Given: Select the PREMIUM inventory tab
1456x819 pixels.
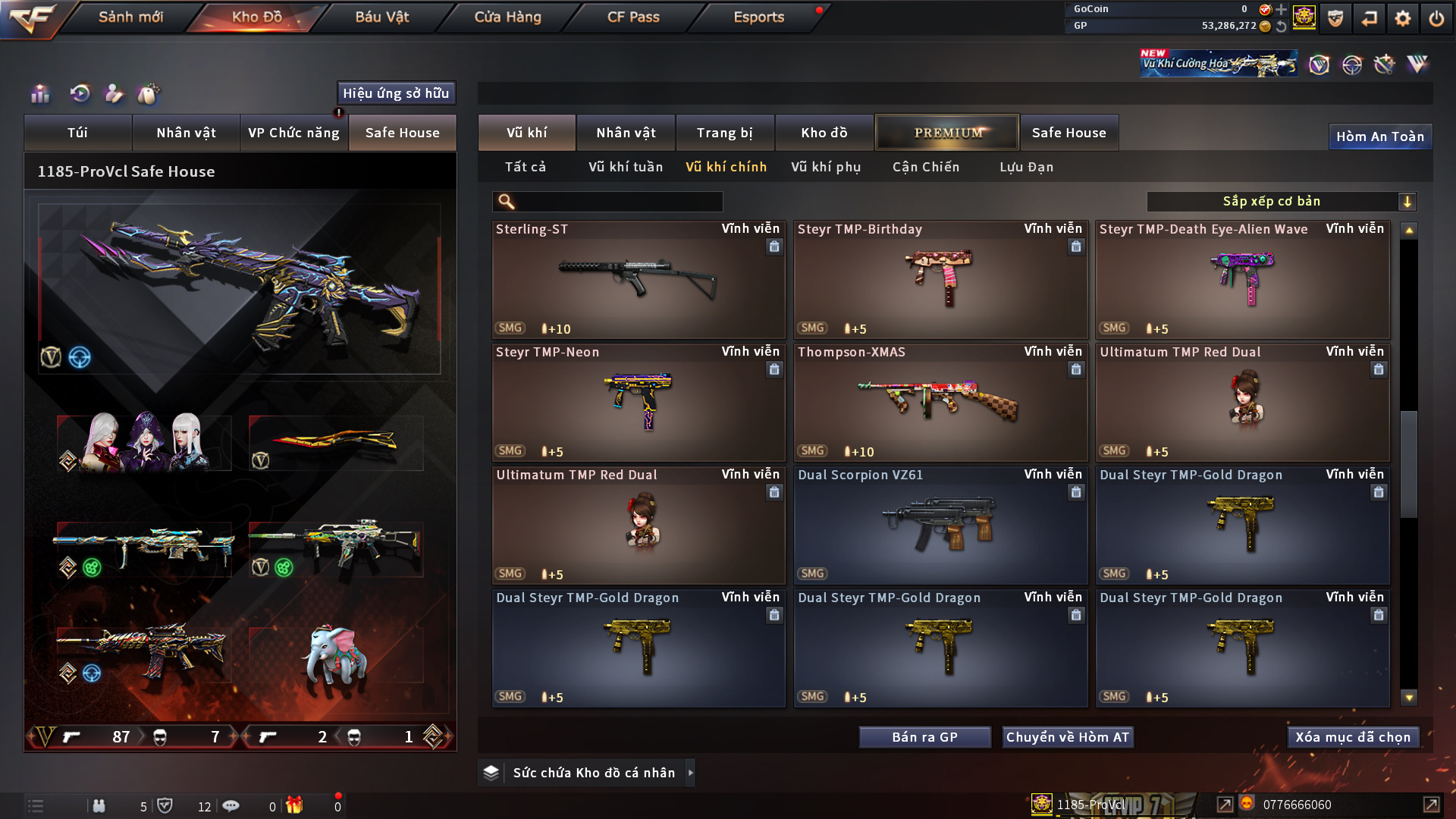Looking at the screenshot, I should [948, 133].
